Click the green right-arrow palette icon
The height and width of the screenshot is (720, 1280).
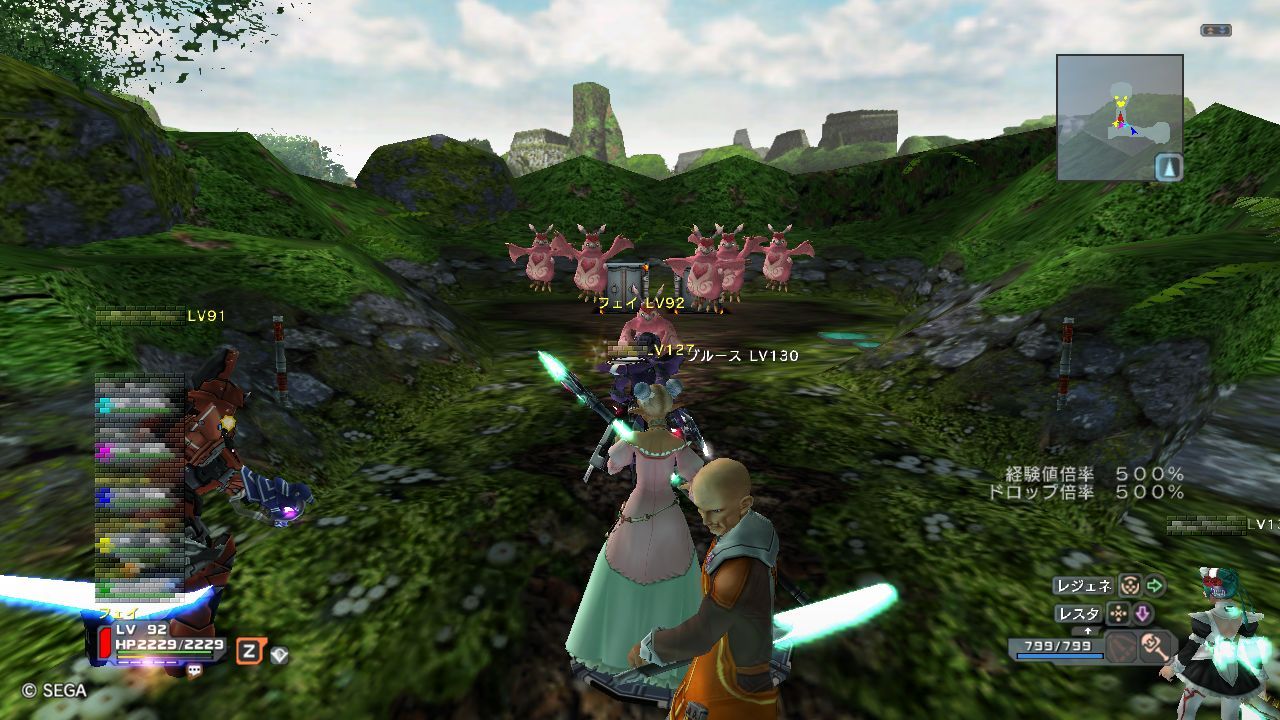tap(1155, 586)
